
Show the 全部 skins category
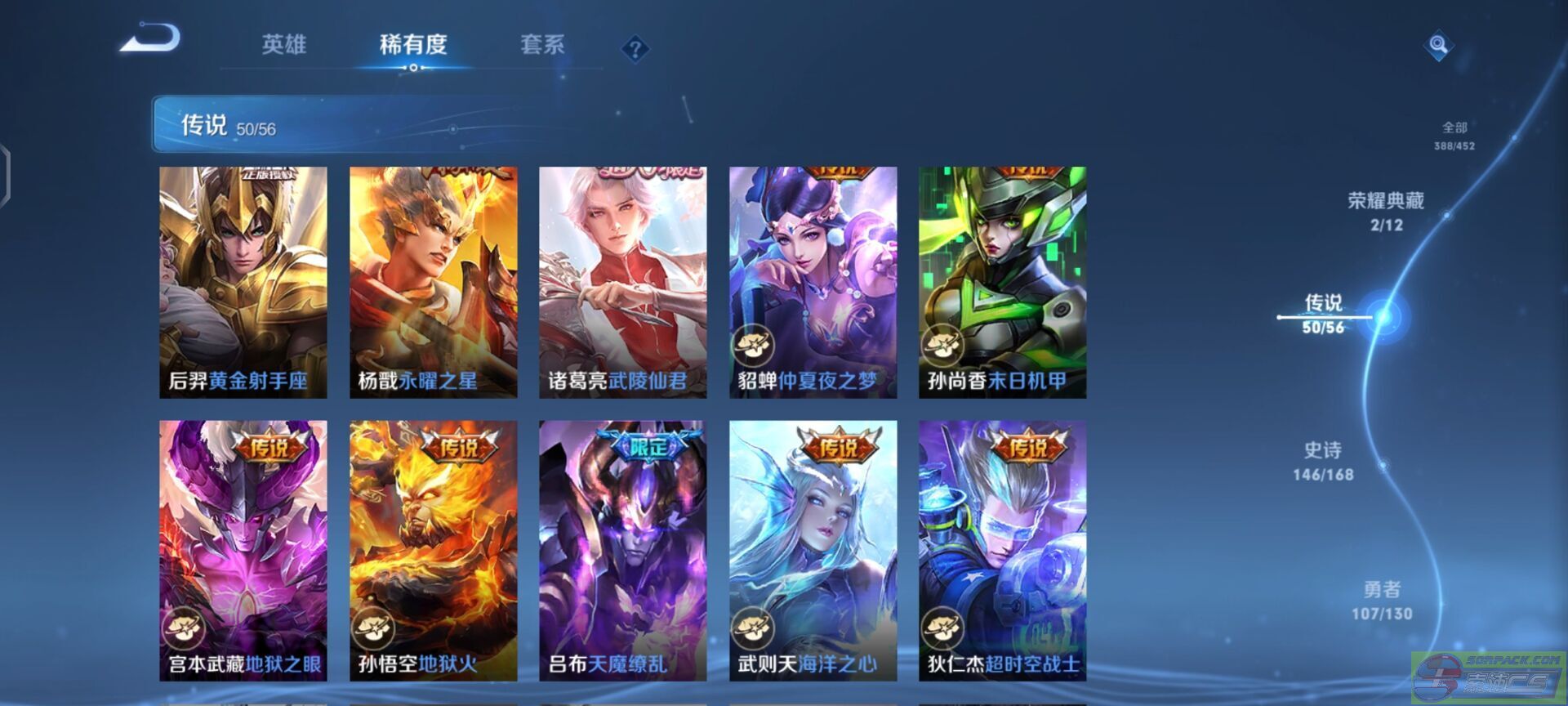pyautogui.click(x=1454, y=135)
